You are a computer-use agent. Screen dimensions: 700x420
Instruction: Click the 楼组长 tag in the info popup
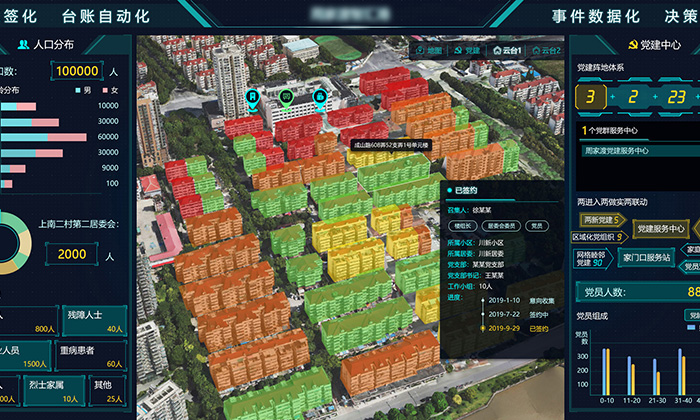[462, 226]
